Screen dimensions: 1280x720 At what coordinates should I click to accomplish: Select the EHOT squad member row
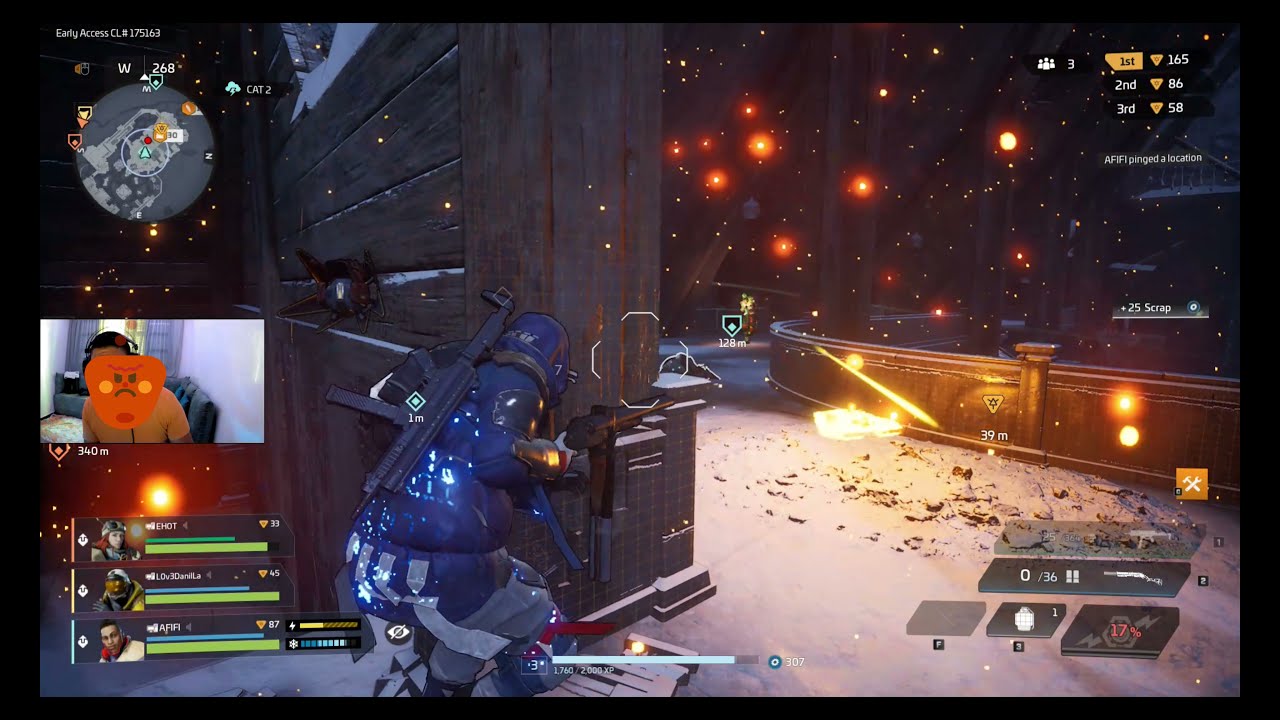tap(185, 538)
